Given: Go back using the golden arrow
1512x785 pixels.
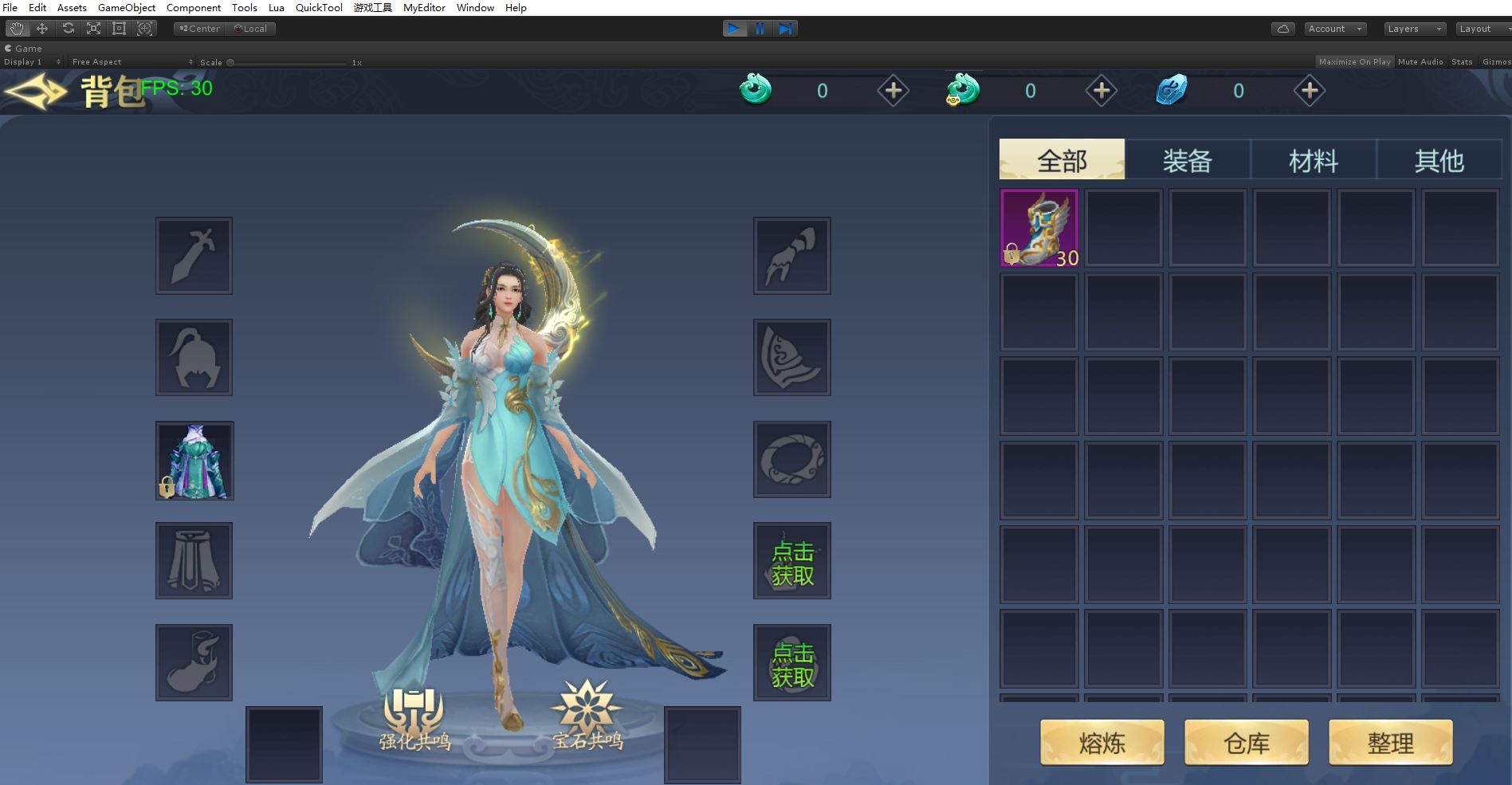Looking at the screenshot, I should 36,92.
